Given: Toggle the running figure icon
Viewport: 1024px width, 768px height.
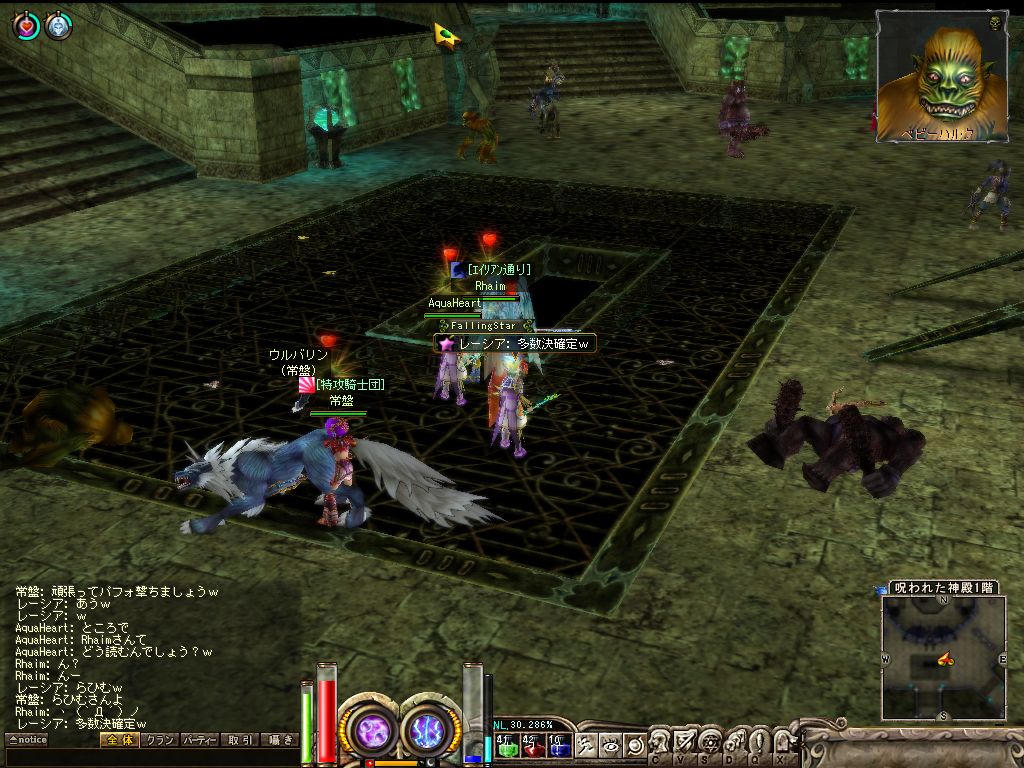Looking at the screenshot, I should (x=587, y=744).
